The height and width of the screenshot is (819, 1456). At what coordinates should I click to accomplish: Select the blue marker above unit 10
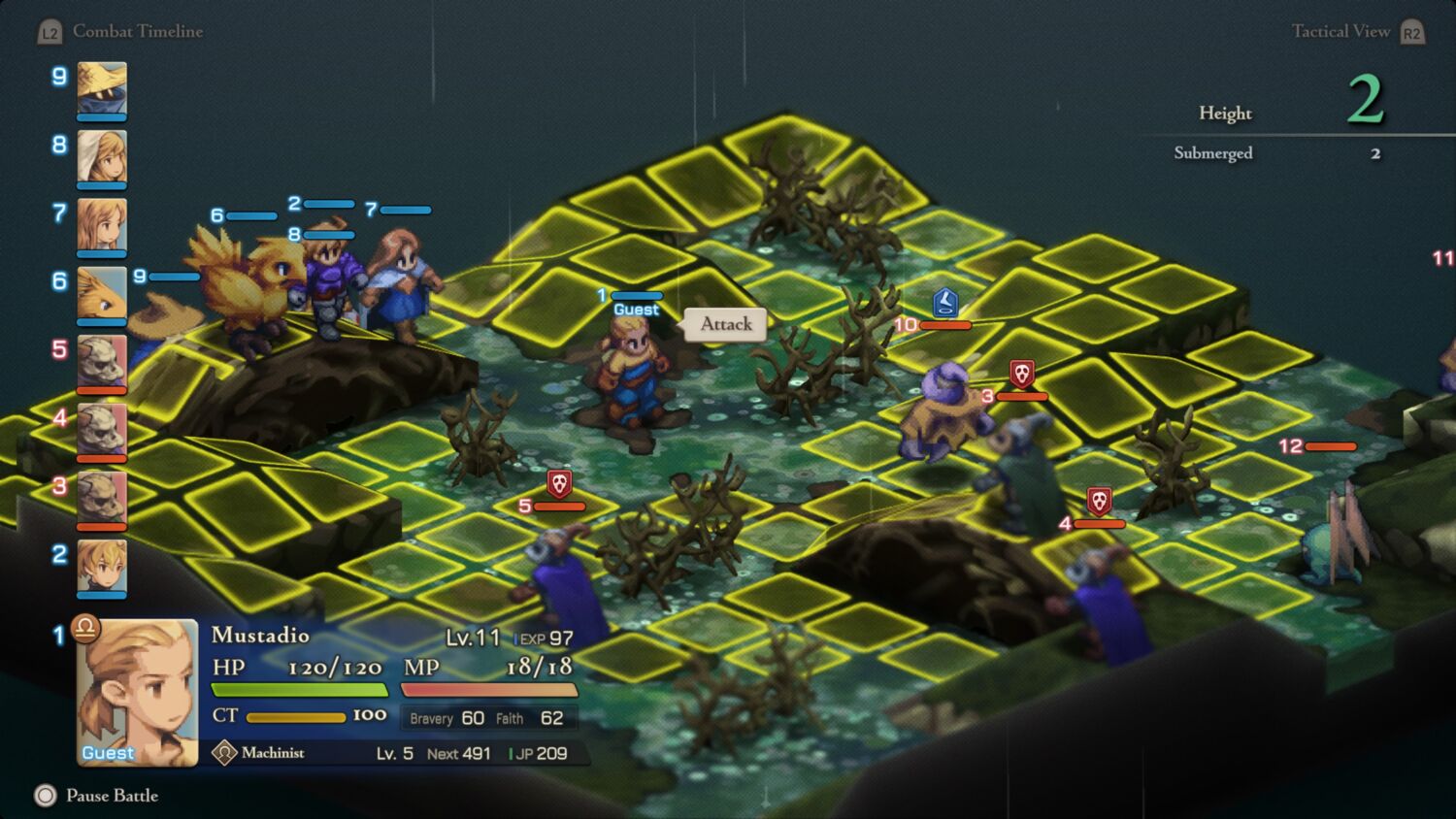pos(945,302)
